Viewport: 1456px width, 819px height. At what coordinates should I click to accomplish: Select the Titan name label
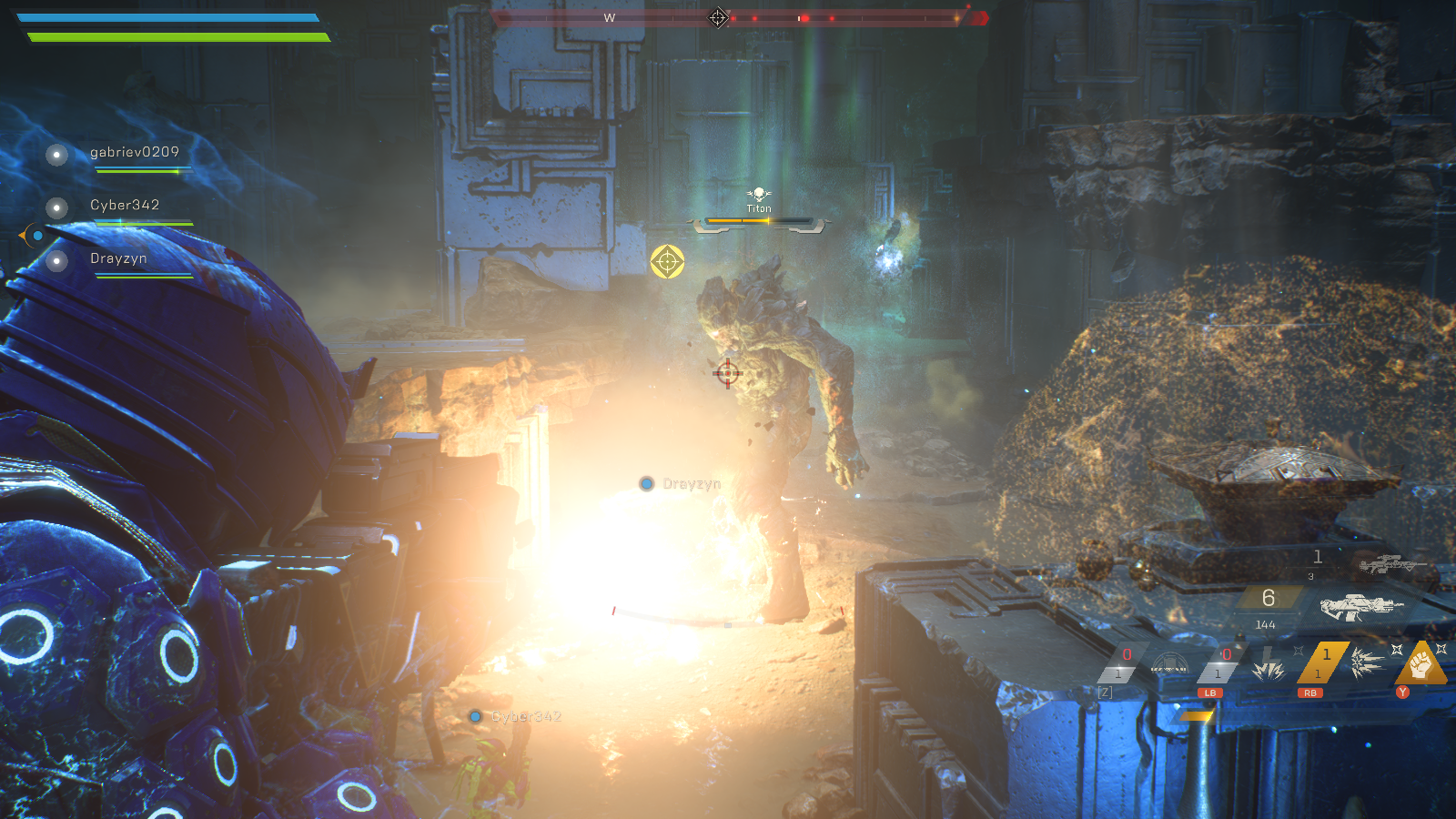click(x=758, y=208)
